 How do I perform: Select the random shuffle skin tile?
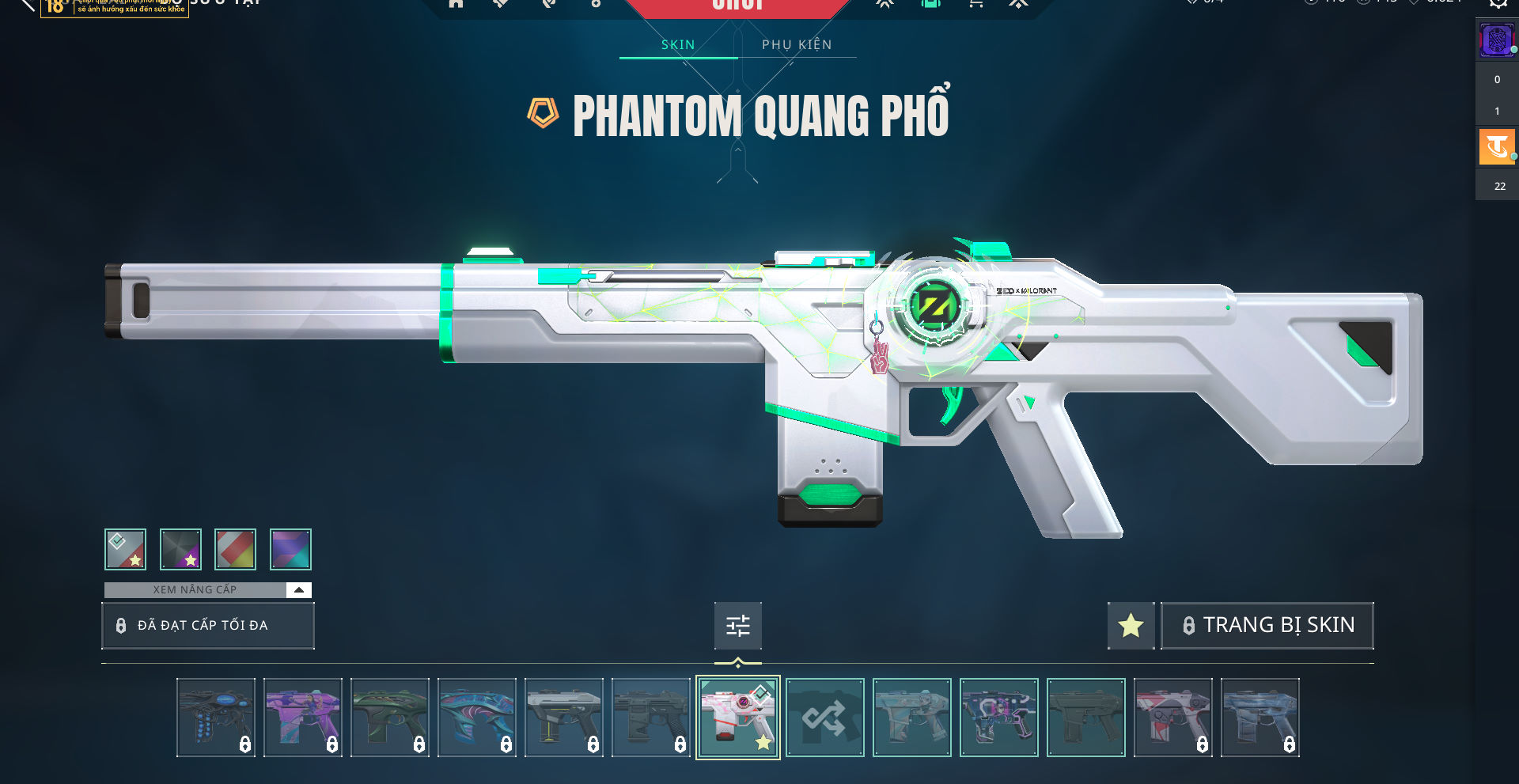click(824, 718)
